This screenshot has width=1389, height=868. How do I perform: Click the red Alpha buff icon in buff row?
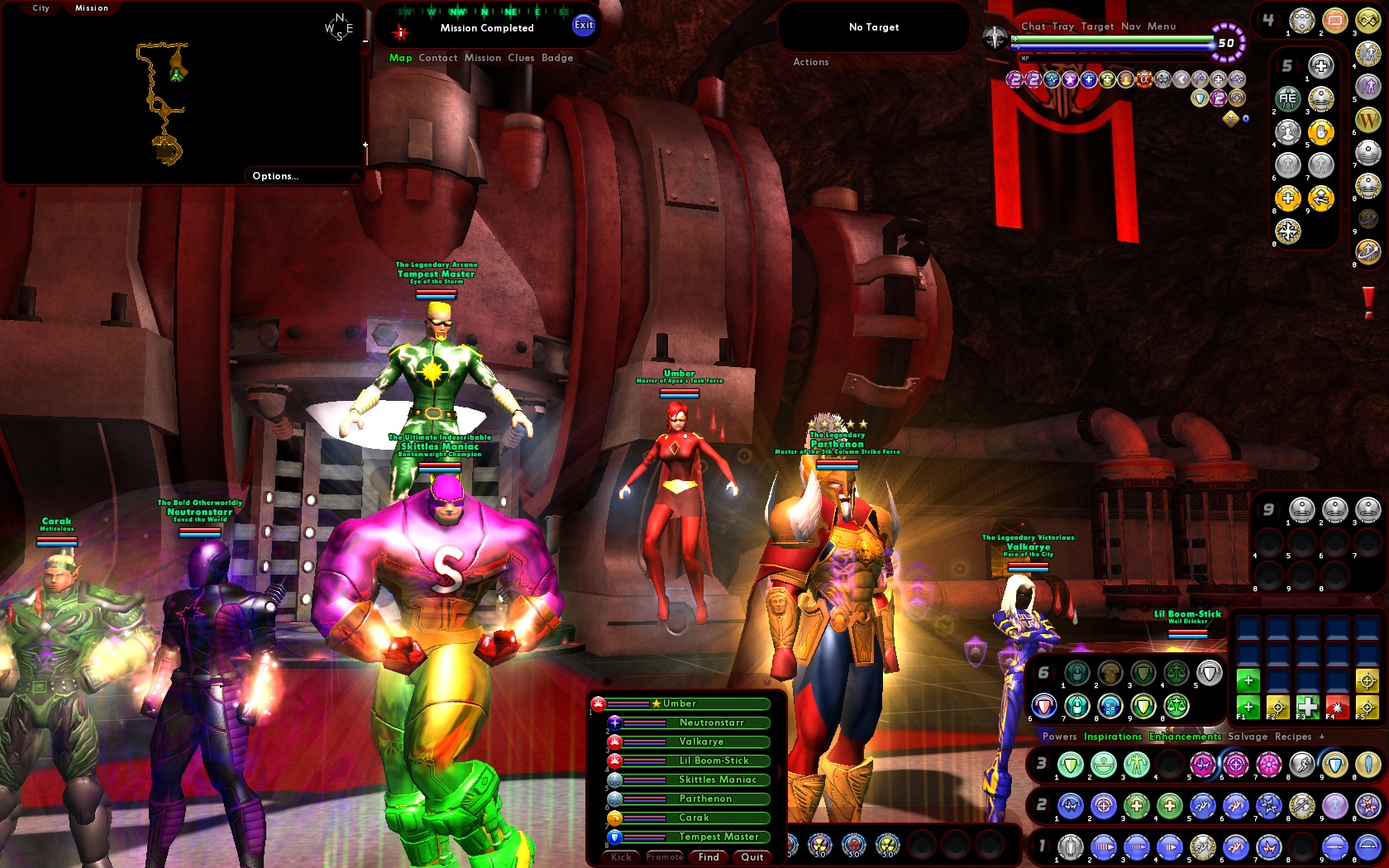pyautogui.click(x=1145, y=79)
